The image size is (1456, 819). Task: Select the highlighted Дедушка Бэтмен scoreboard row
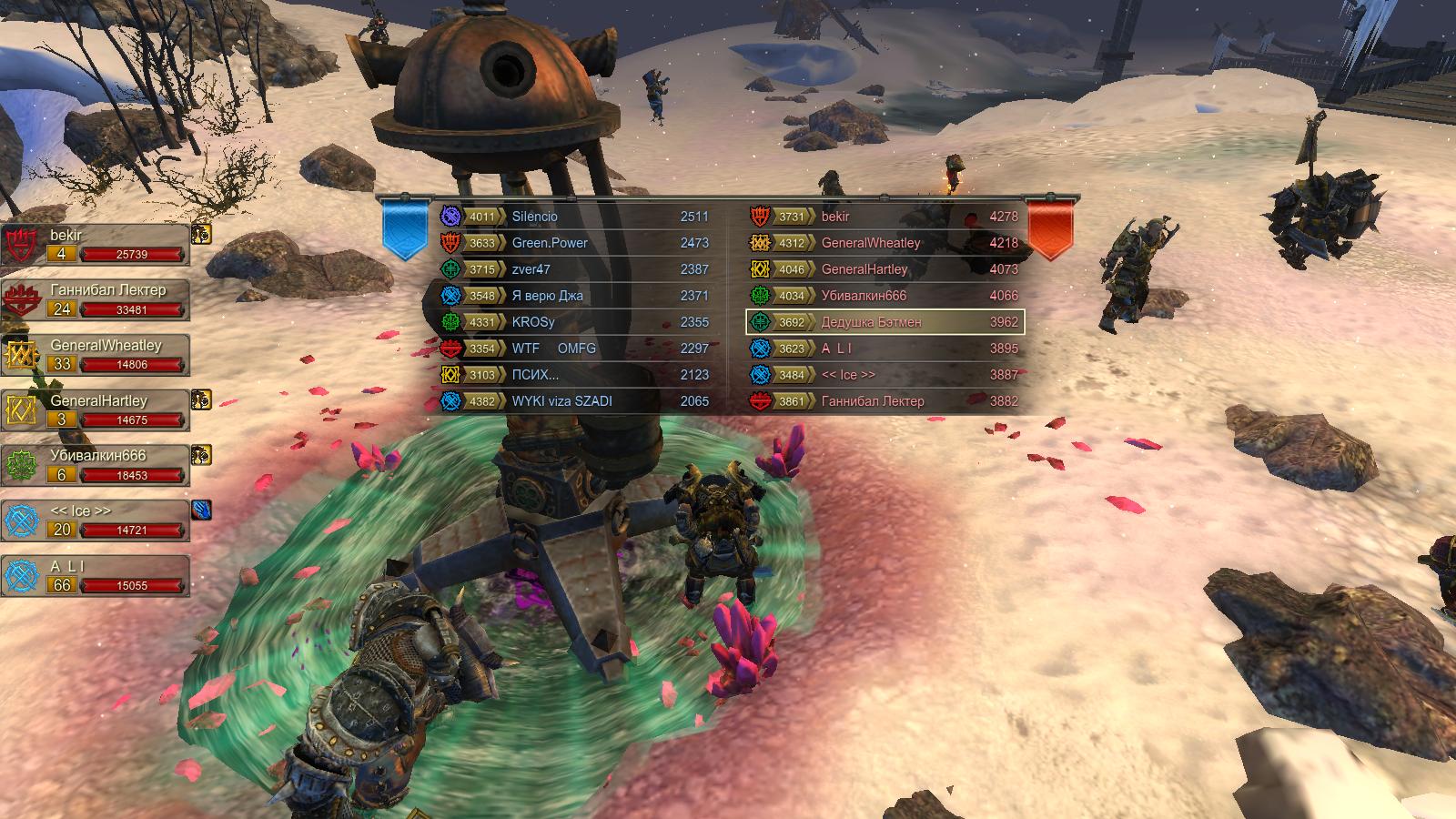[885, 322]
